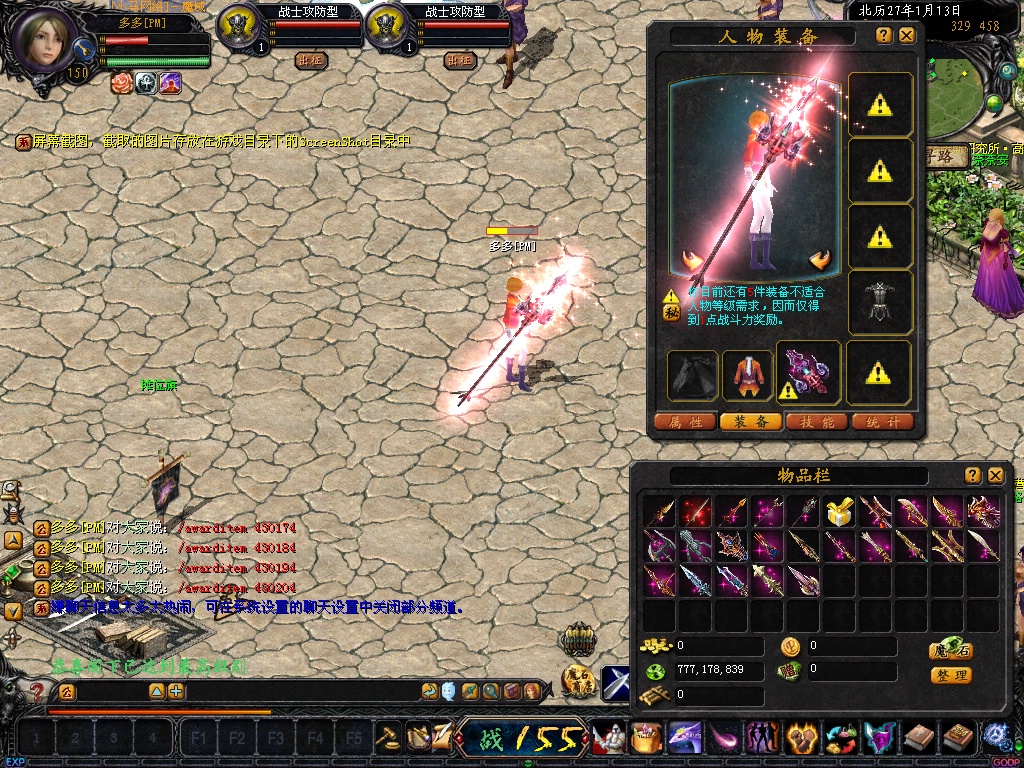Select the equipped pink weapon slot

[808, 373]
